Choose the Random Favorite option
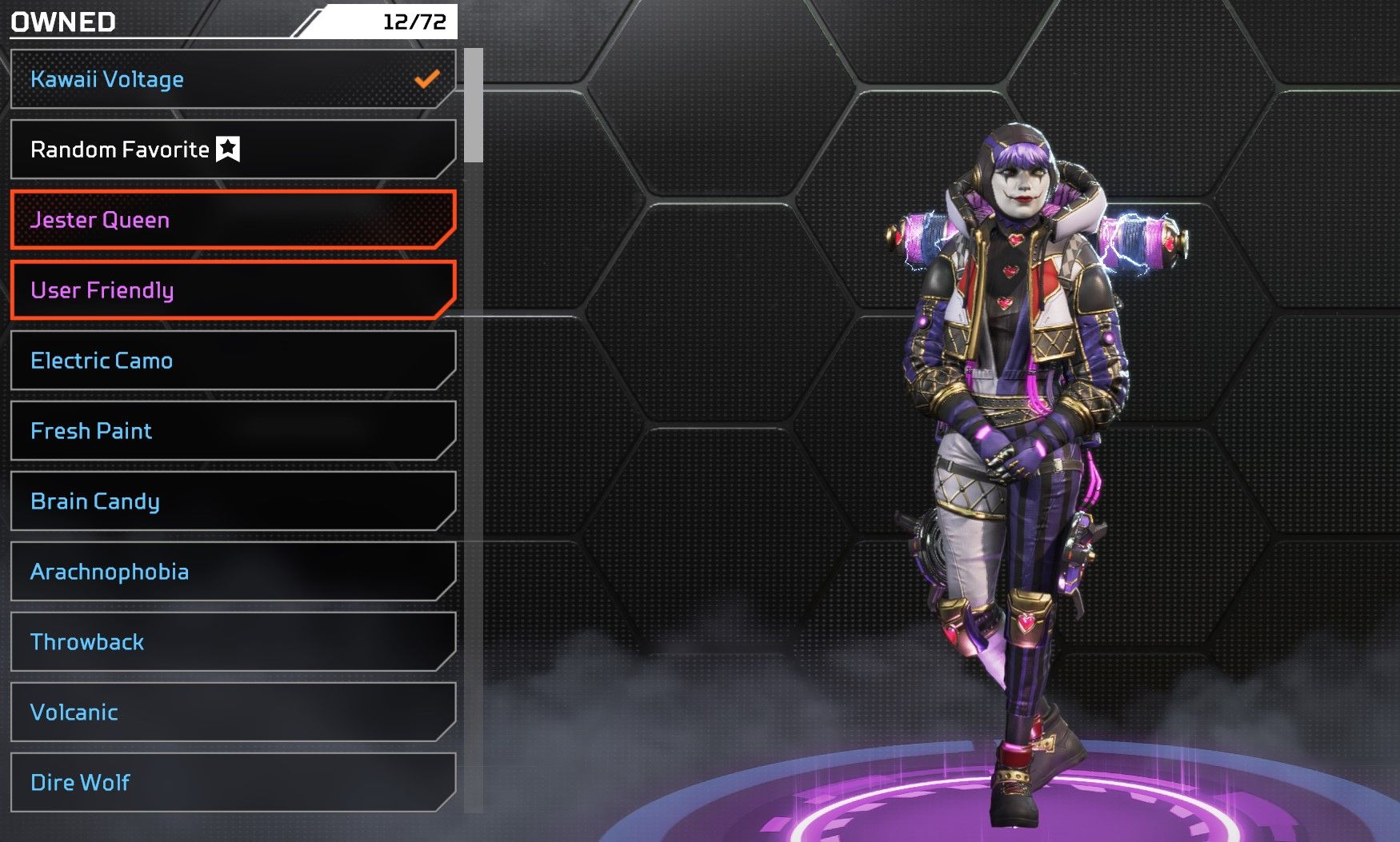Image resolution: width=1400 pixels, height=842 pixels. 232,150
